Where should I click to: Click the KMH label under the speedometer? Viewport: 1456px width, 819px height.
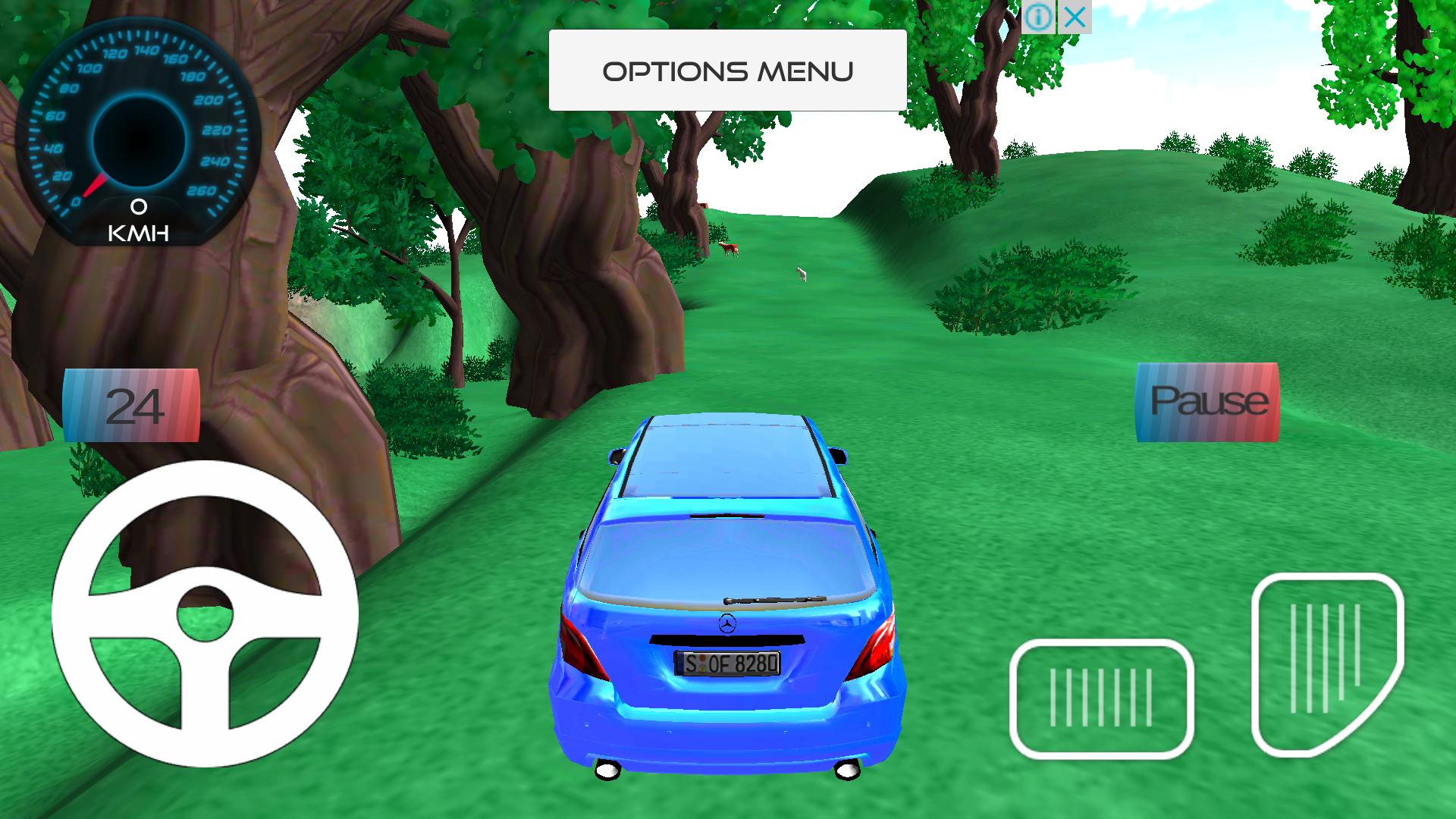[139, 231]
